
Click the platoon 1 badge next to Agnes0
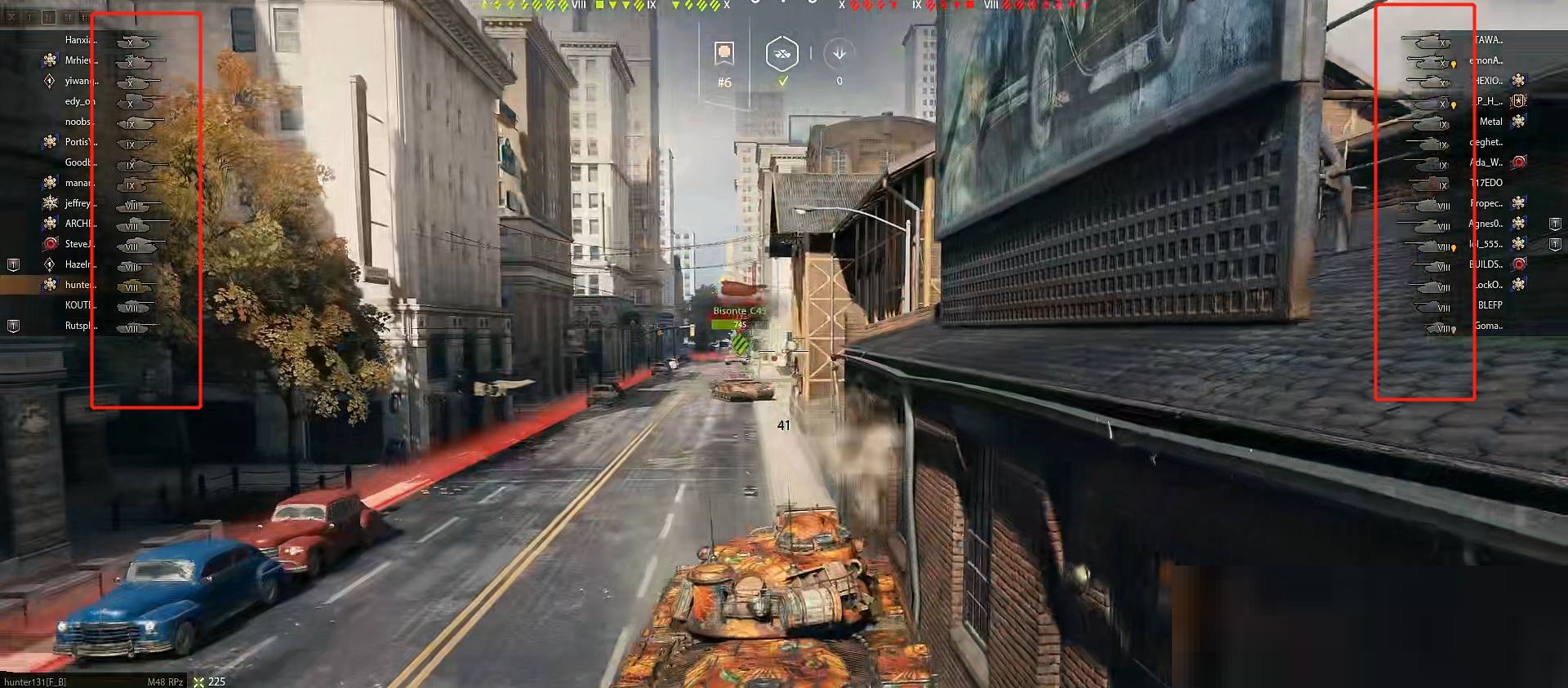(1554, 224)
